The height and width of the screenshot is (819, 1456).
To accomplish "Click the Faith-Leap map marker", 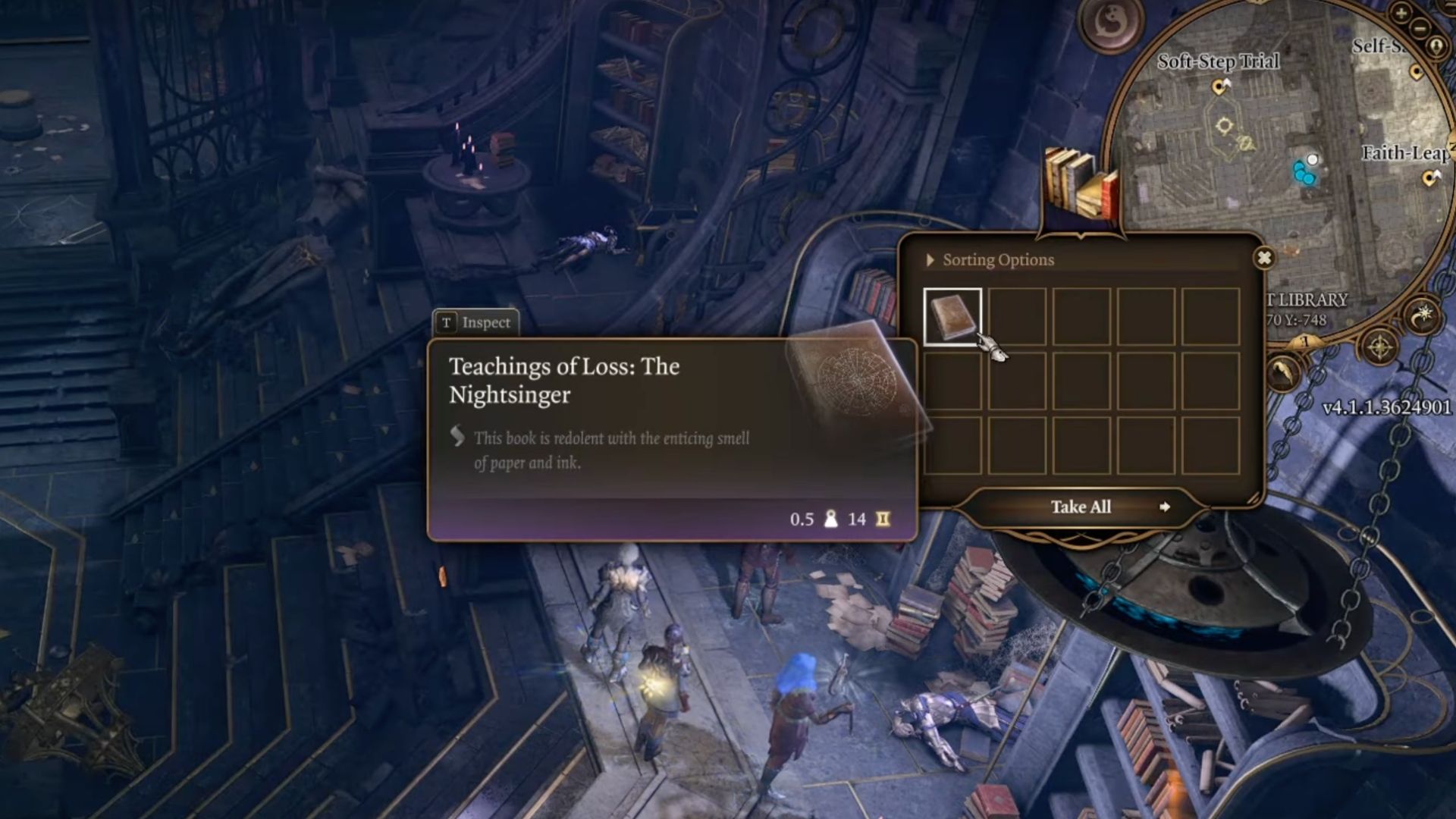I will click(x=1430, y=178).
